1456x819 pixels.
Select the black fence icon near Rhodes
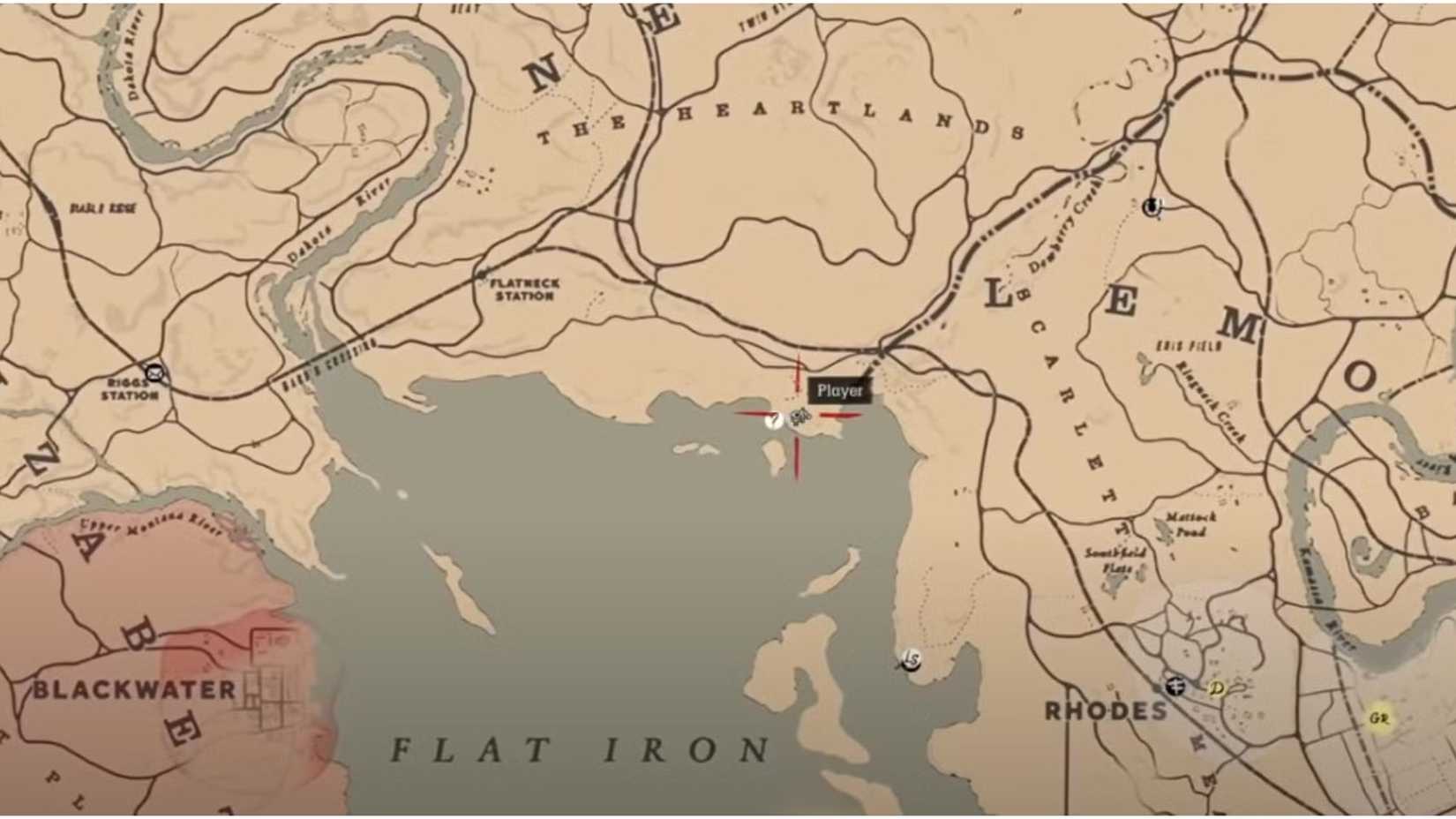pos(1175,687)
